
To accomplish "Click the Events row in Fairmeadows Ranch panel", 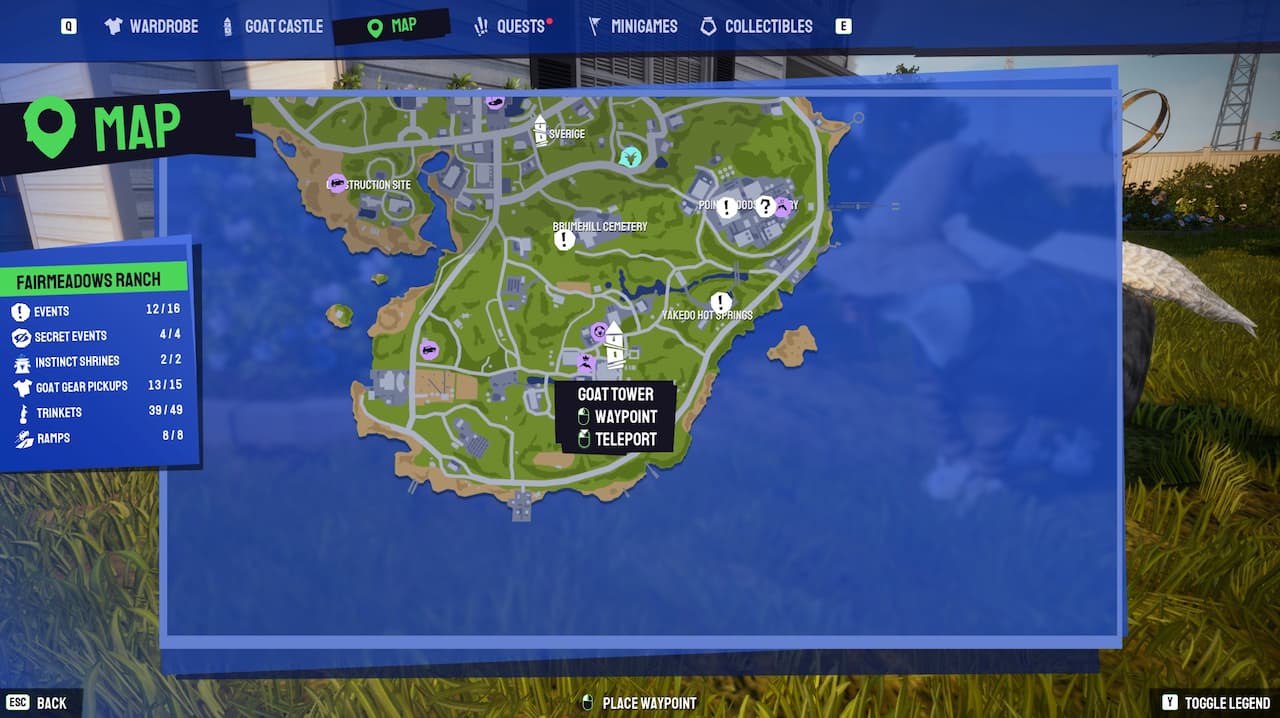I will pos(97,311).
